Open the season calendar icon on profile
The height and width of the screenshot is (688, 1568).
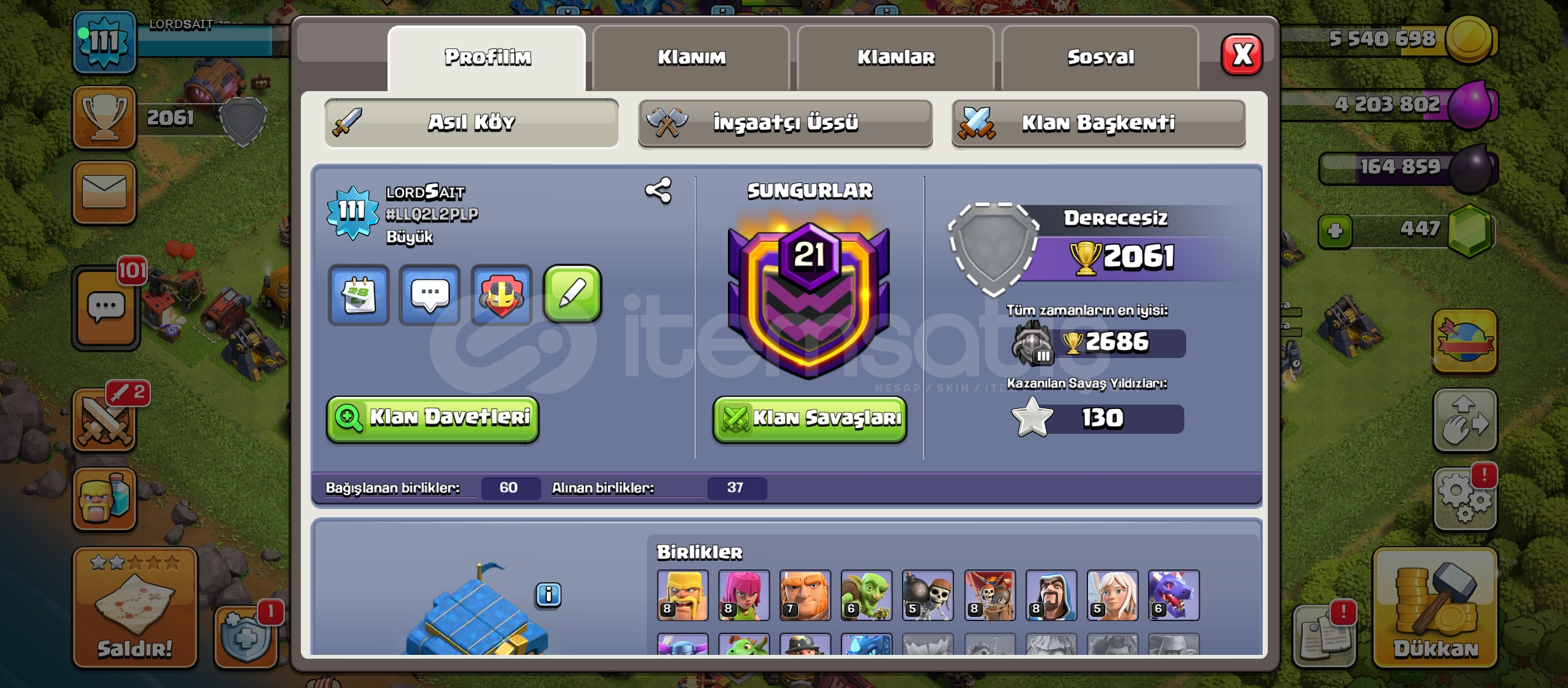click(x=359, y=294)
